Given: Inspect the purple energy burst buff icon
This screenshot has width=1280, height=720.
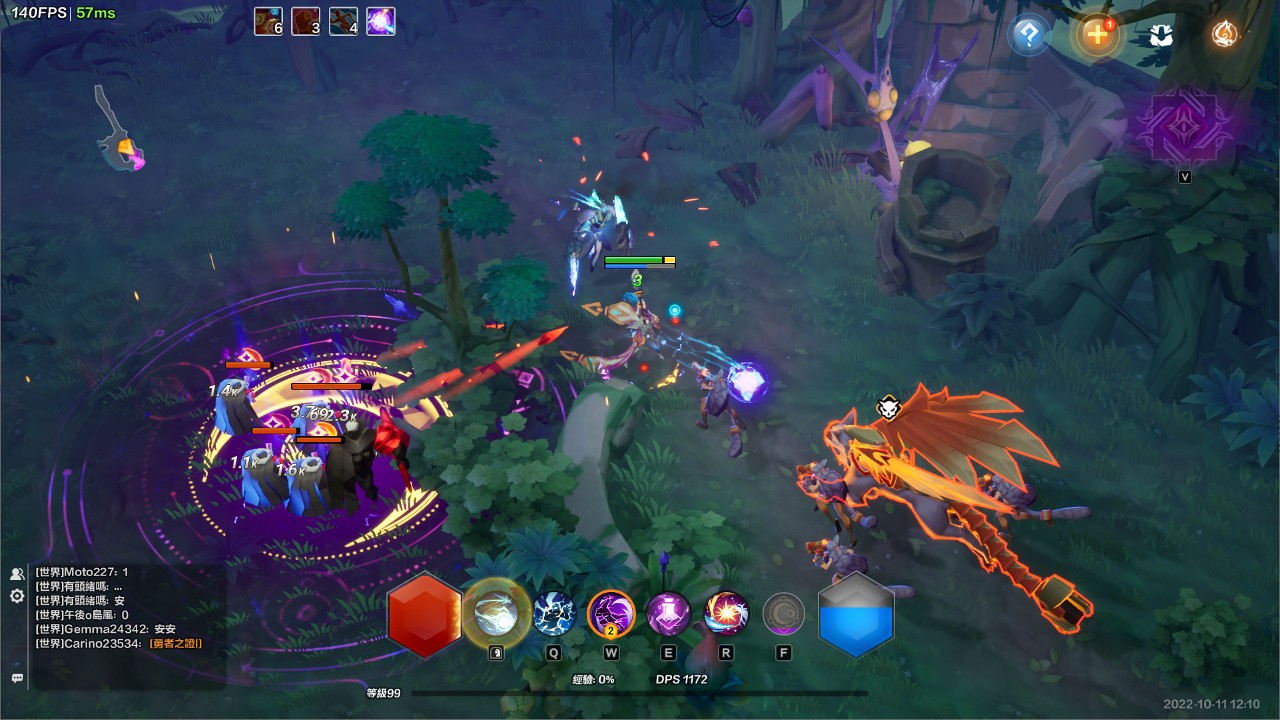Looking at the screenshot, I should coord(381,21).
